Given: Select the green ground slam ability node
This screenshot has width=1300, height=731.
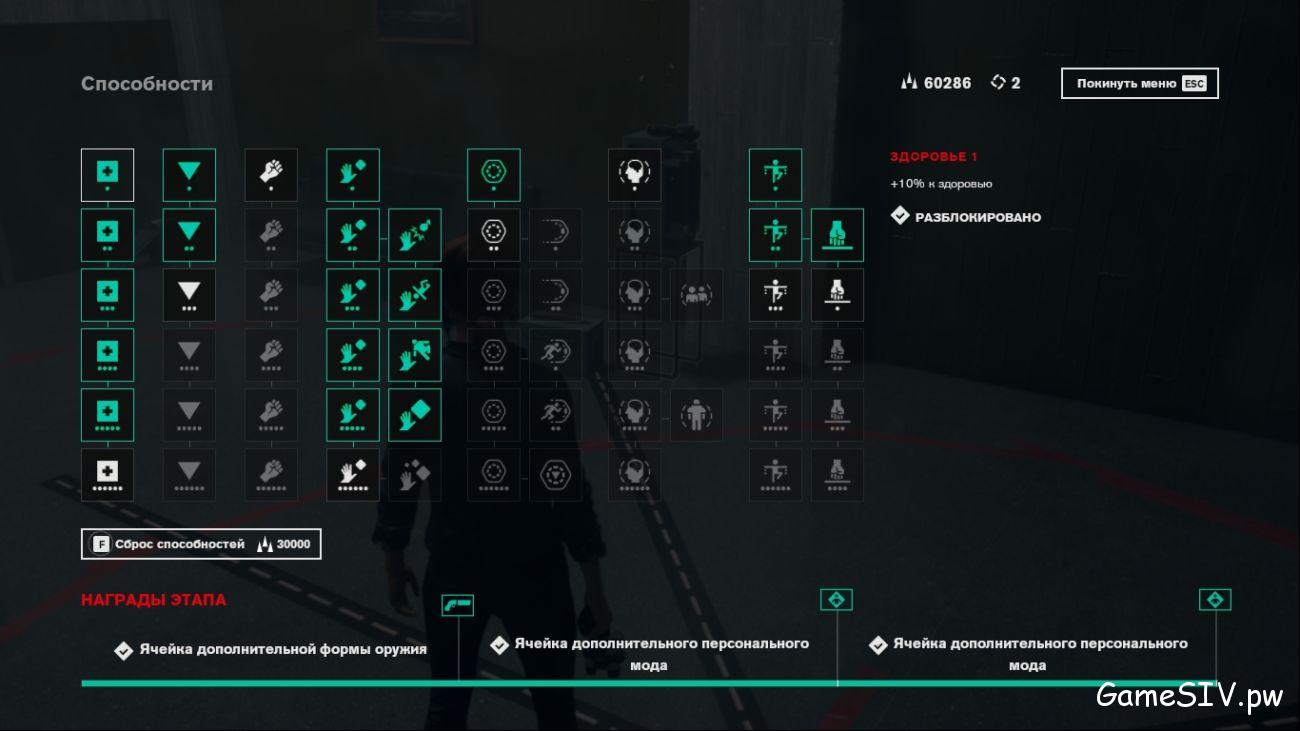Looking at the screenshot, I should coord(837,235).
